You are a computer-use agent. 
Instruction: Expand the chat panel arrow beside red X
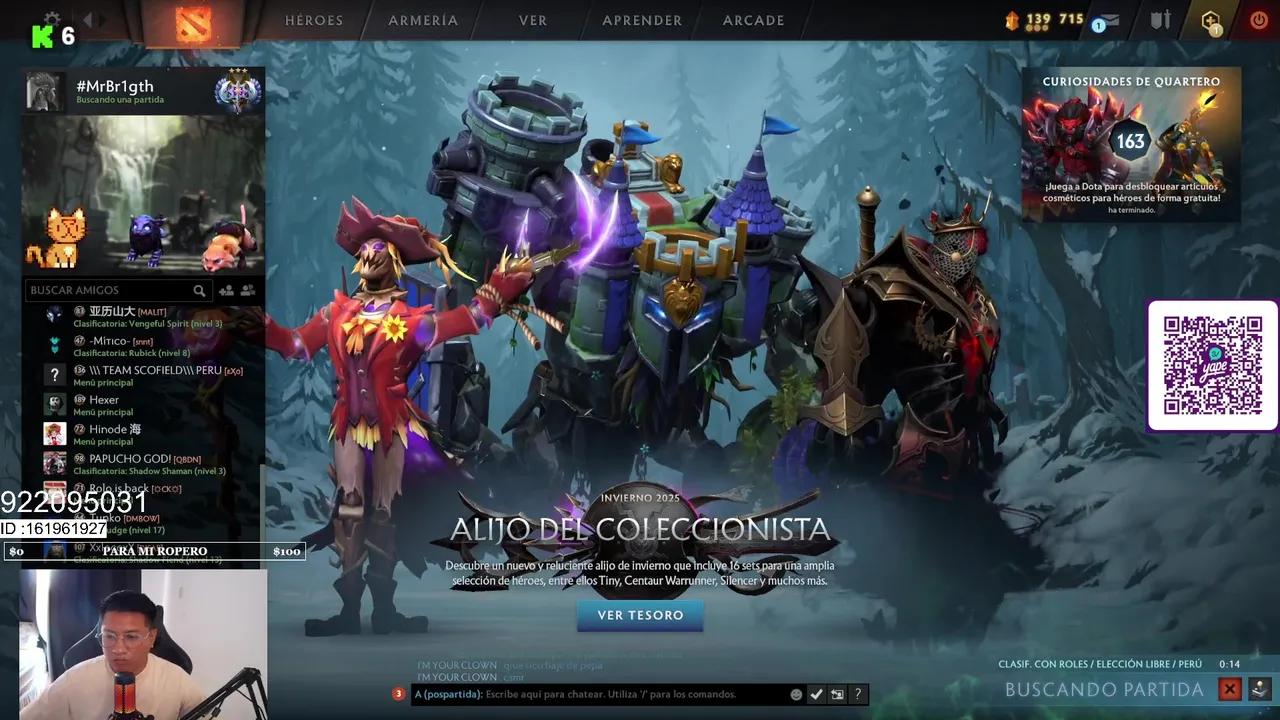[1258, 689]
